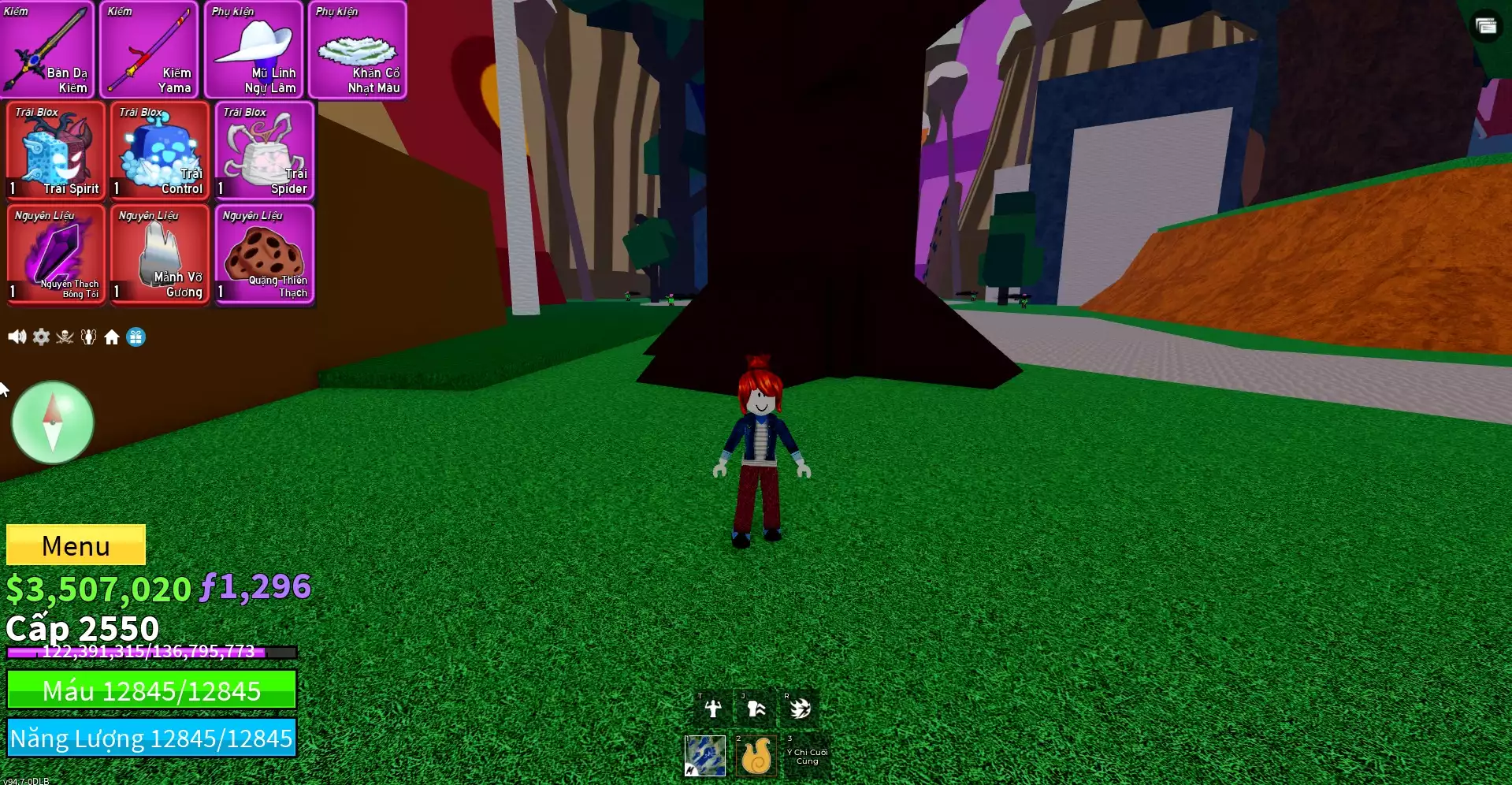The image size is (1512, 785).
Task: Select the Trái Spirit blox fruit
Action: [56, 151]
